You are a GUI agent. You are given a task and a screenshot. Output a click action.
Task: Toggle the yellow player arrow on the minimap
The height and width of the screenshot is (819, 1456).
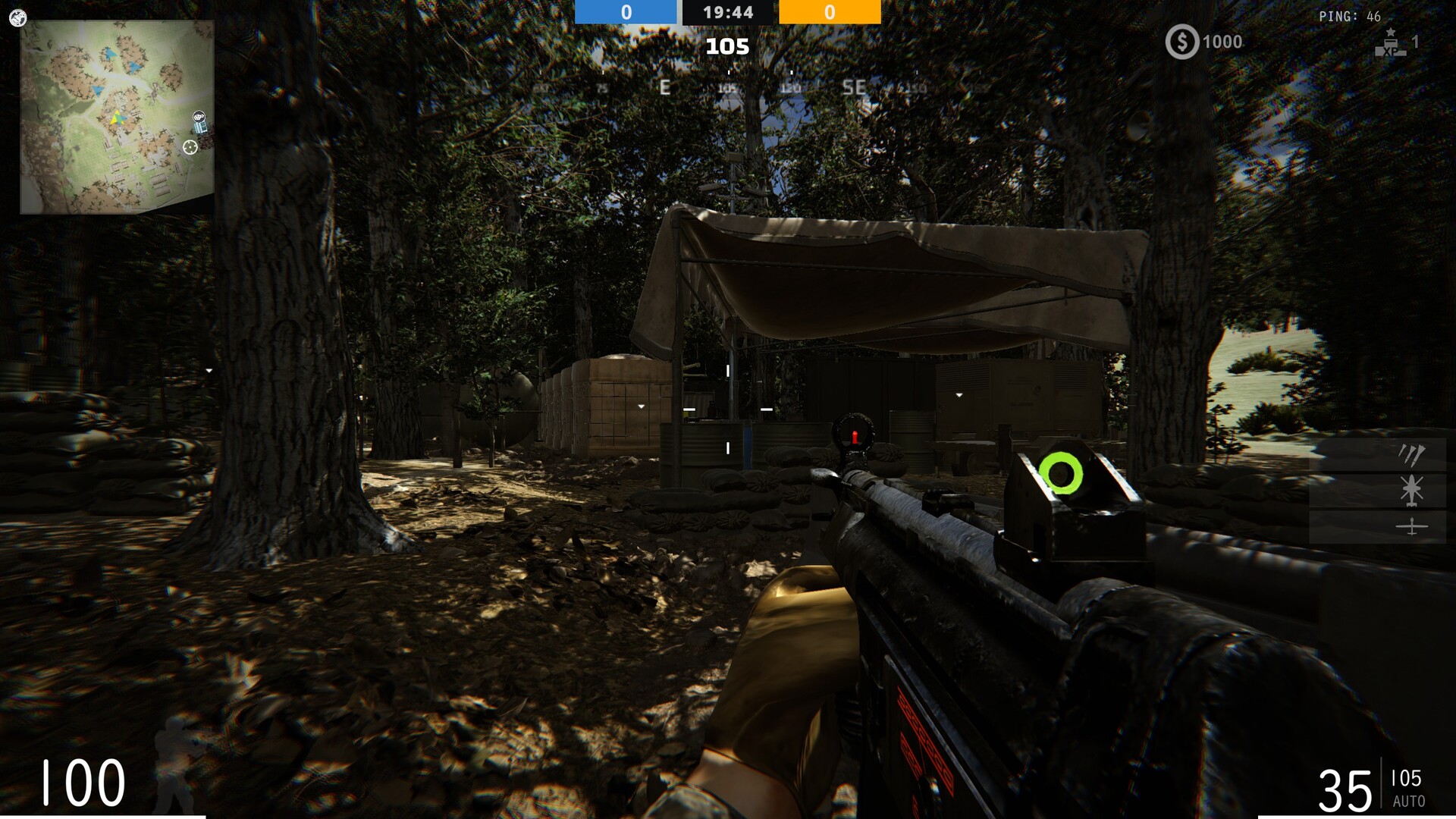[115, 117]
